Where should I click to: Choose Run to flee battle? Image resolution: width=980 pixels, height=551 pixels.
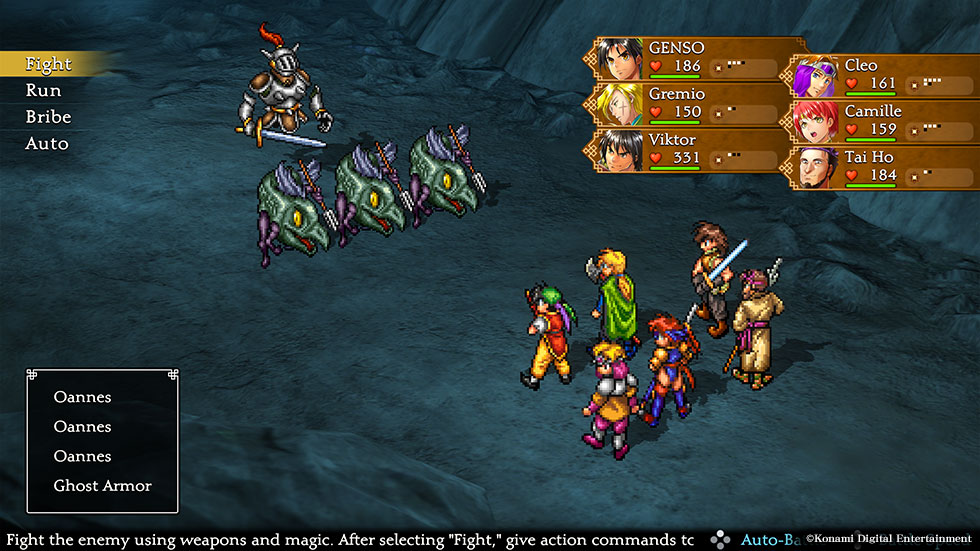point(43,91)
